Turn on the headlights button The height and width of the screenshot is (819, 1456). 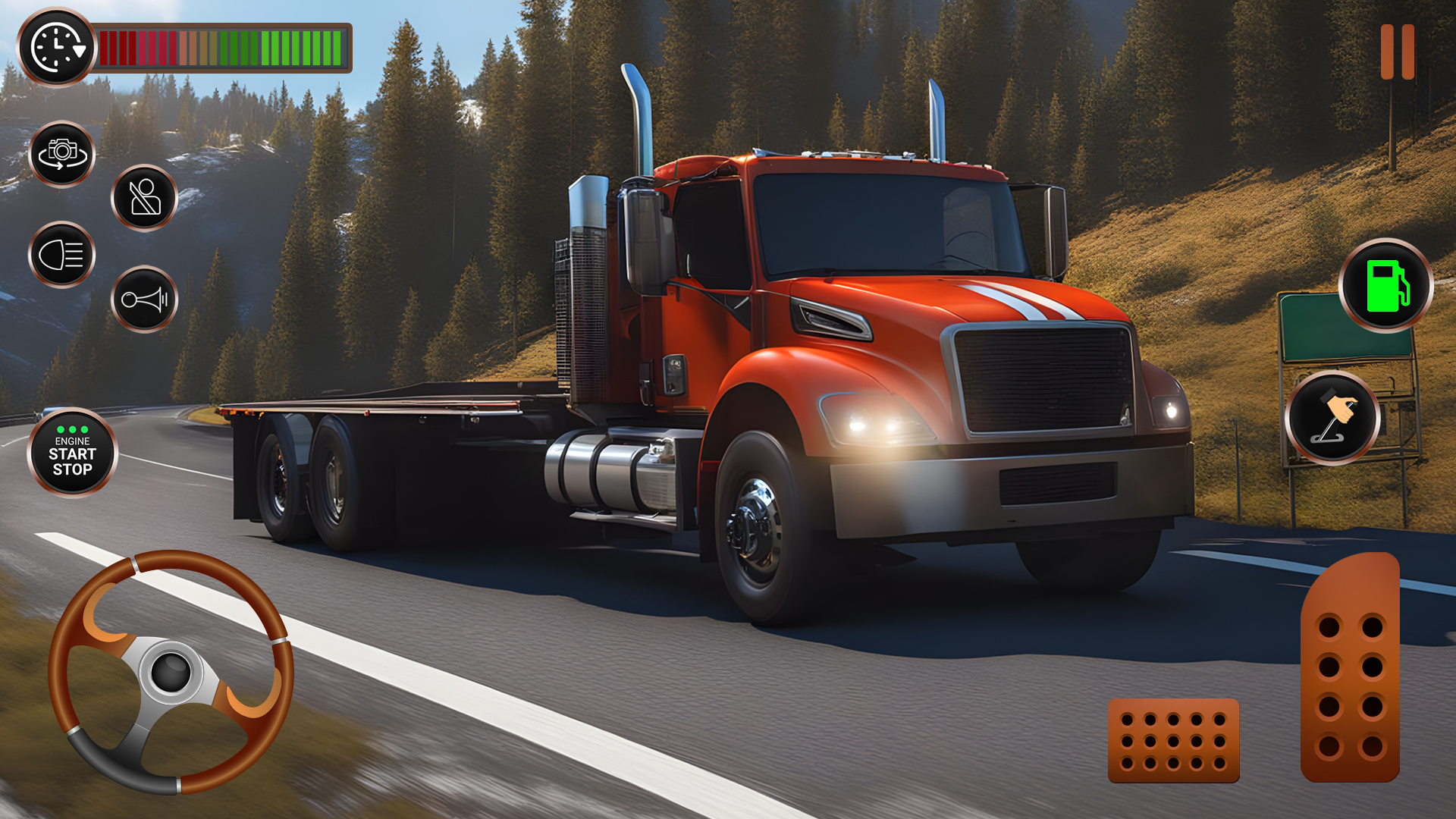coord(62,255)
